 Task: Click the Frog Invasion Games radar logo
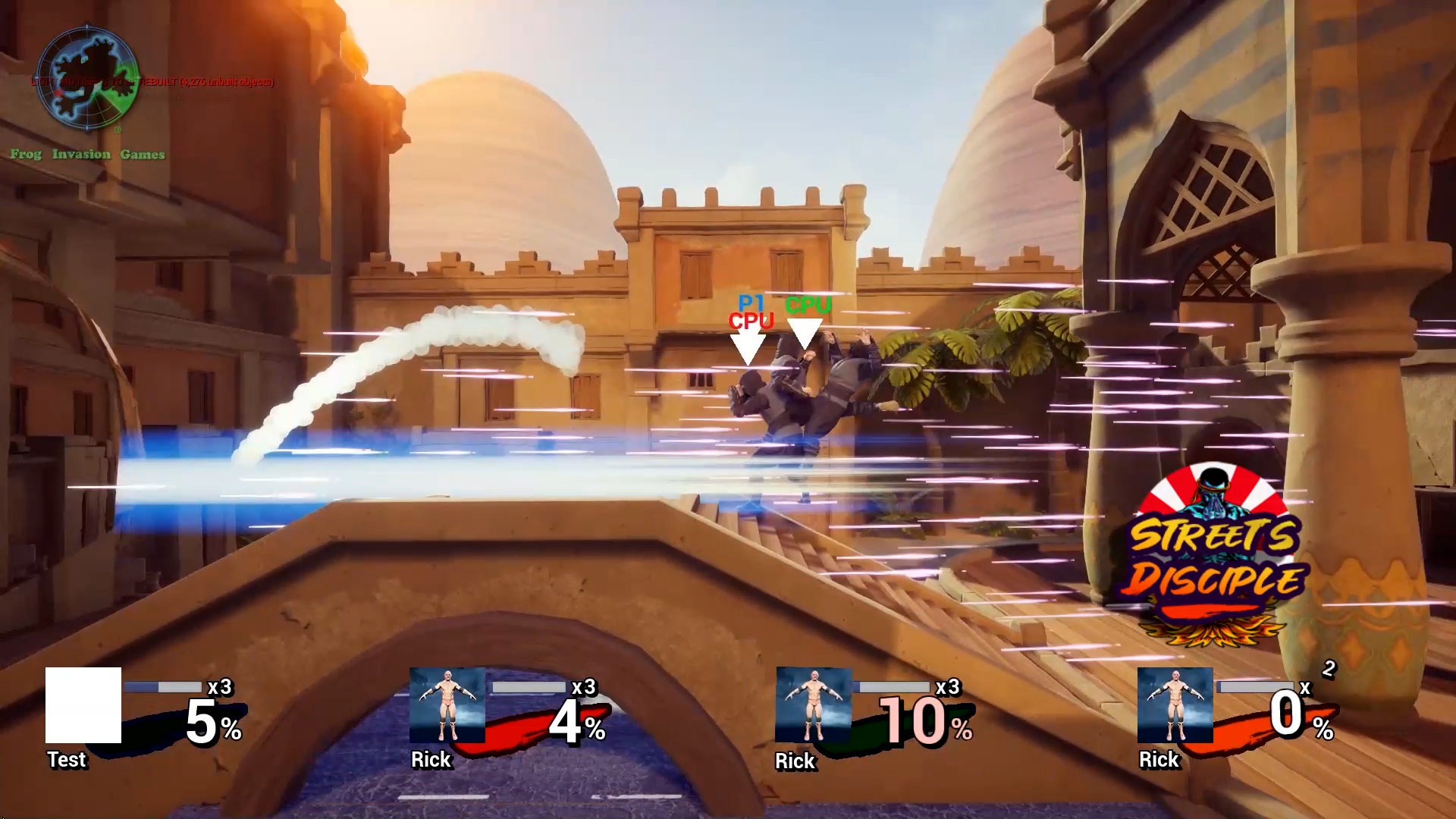click(x=87, y=79)
